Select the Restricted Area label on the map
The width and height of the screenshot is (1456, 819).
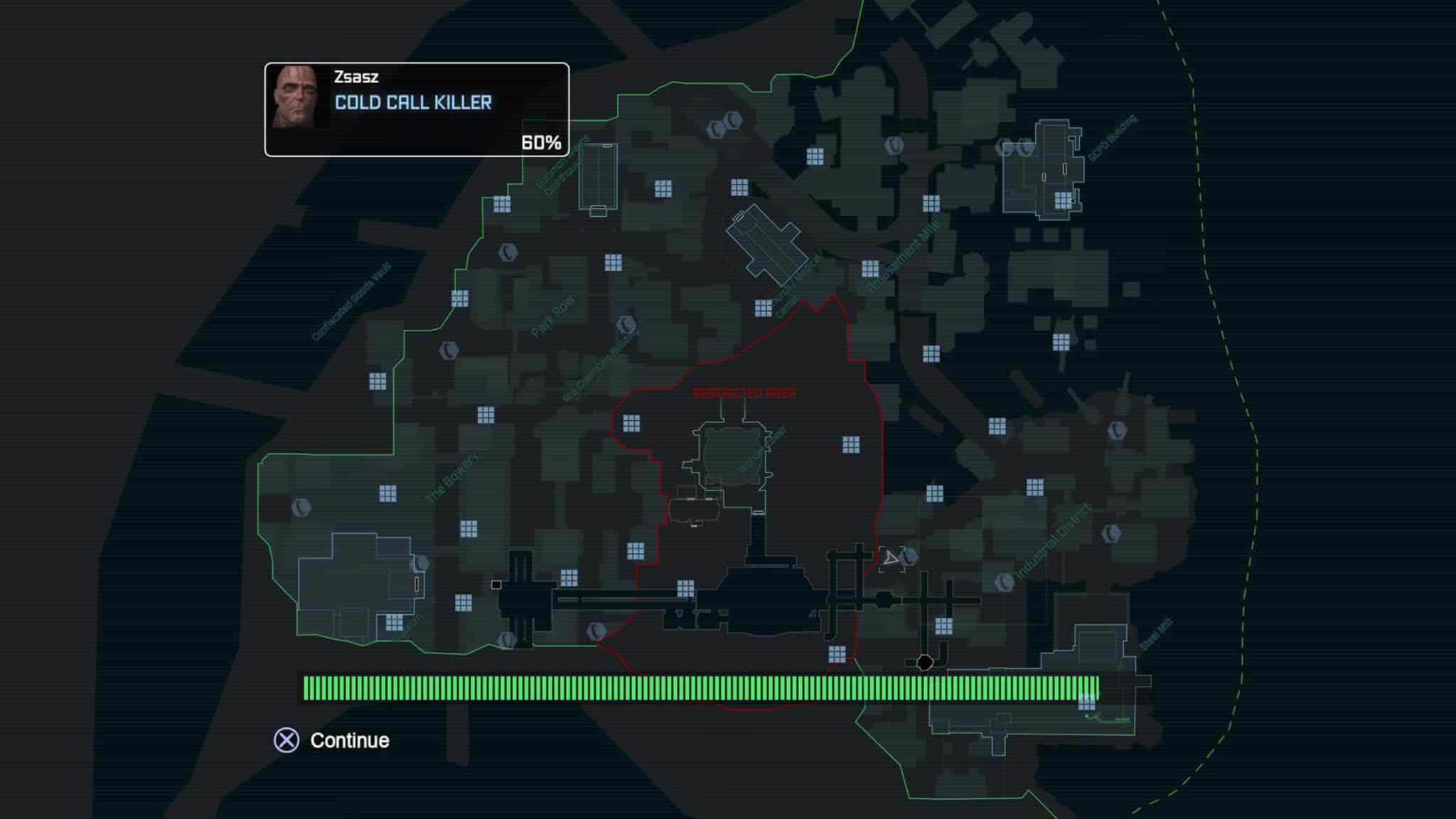(744, 393)
